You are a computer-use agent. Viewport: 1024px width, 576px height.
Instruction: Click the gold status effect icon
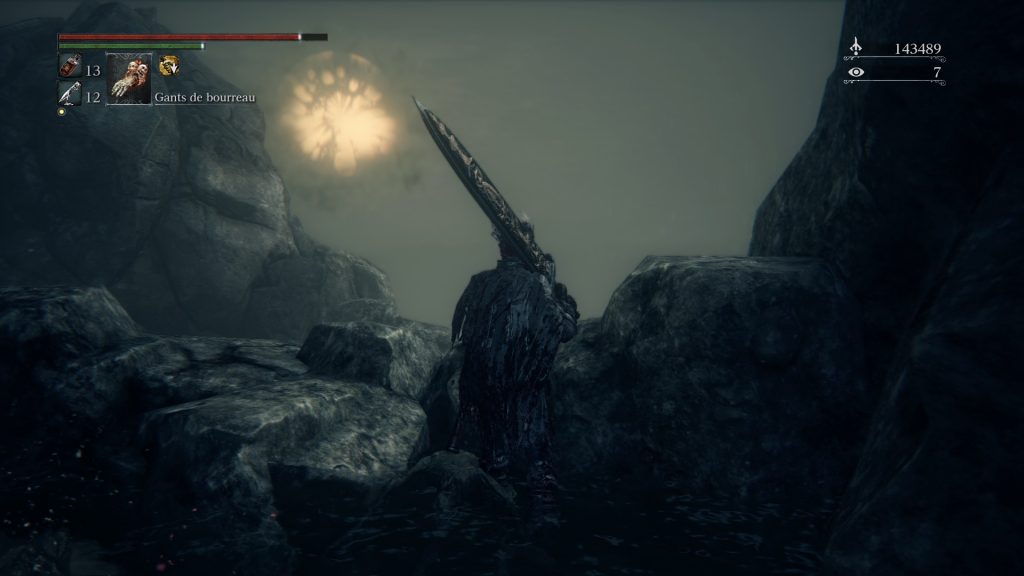point(168,67)
